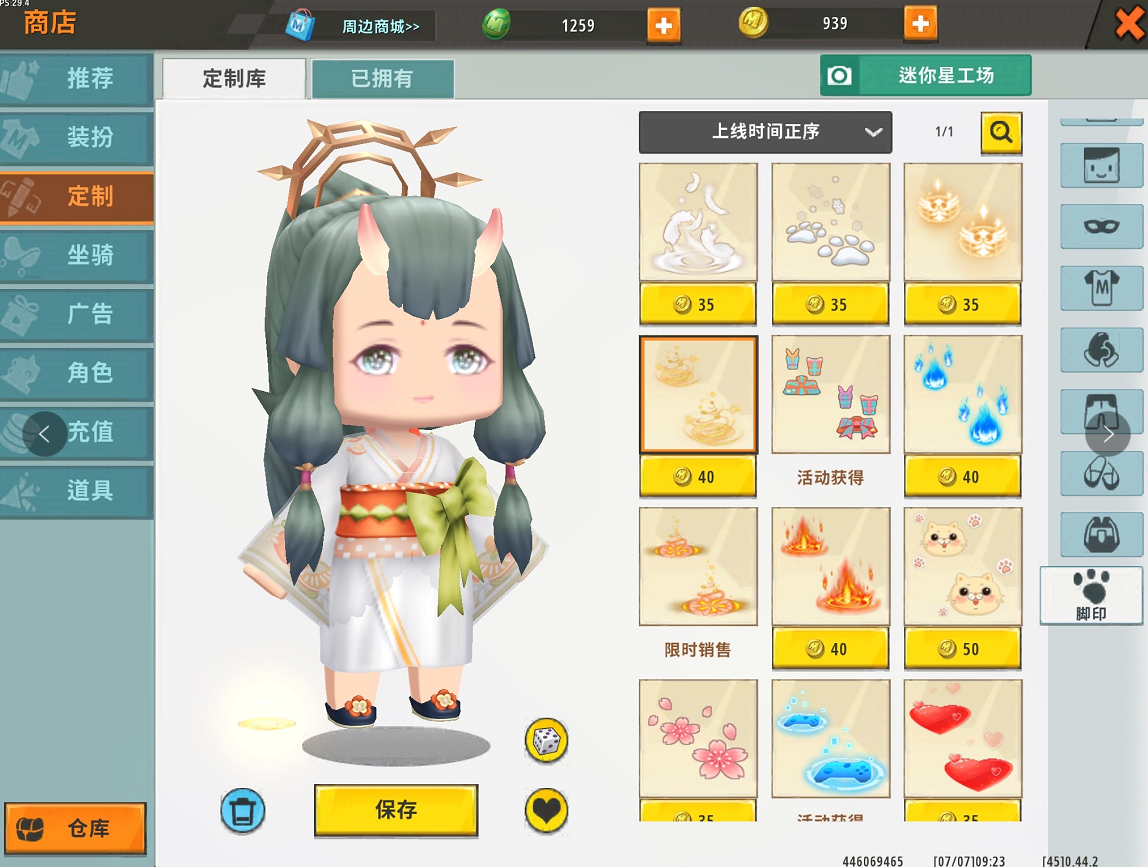Click the magnifier search button

(x=1001, y=131)
